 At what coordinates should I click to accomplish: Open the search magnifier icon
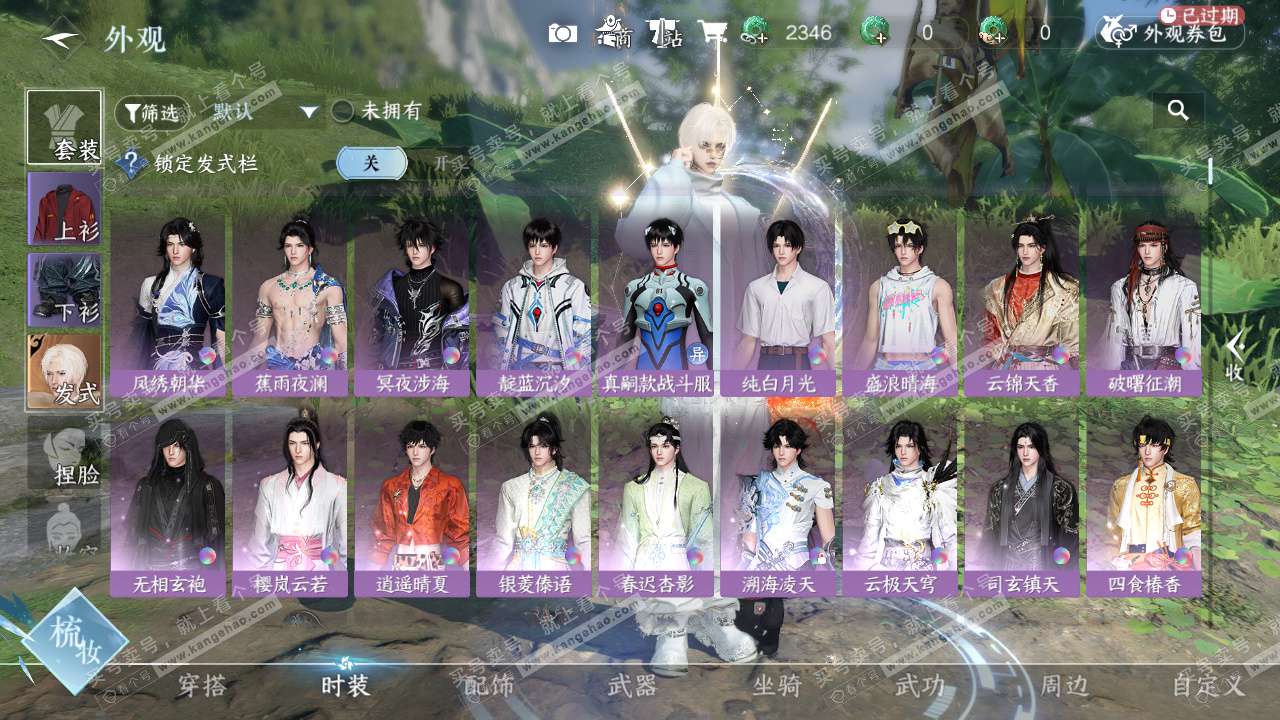pyautogui.click(x=1178, y=110)
